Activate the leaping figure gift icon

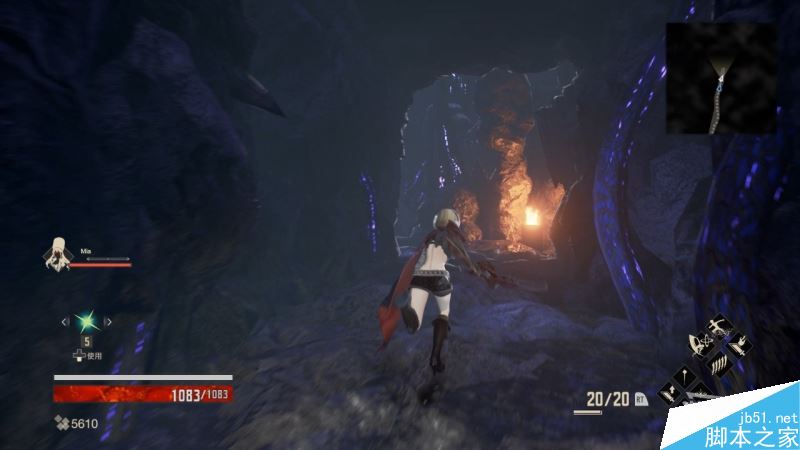point(718,326)
